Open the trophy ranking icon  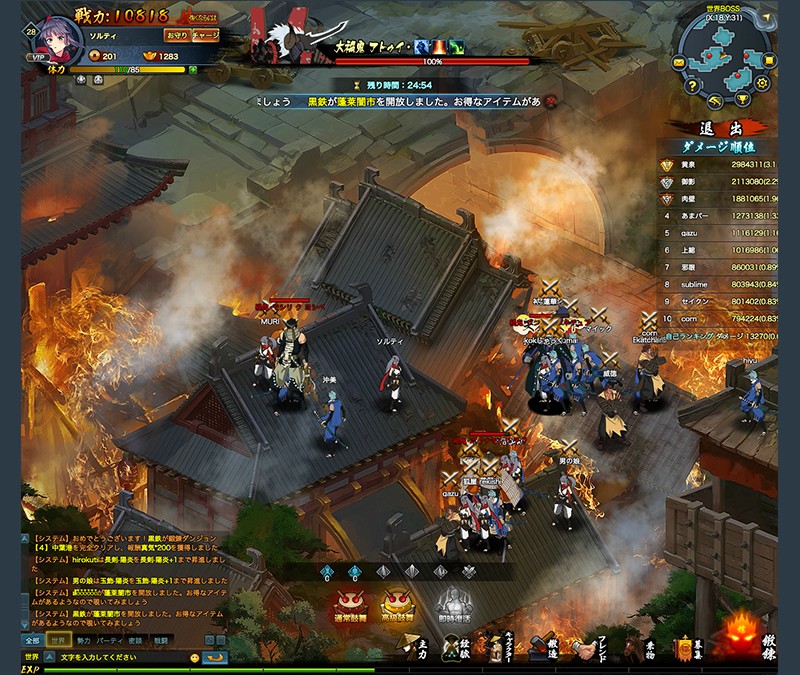point(743,99)
